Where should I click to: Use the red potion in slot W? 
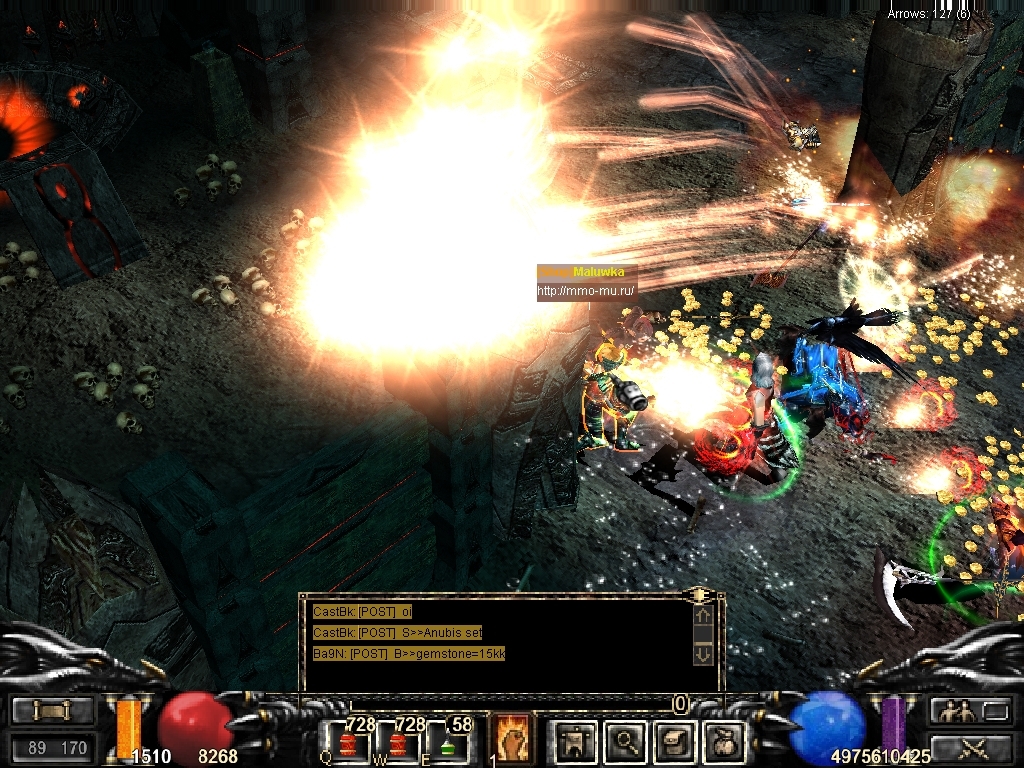pos(399,743)
